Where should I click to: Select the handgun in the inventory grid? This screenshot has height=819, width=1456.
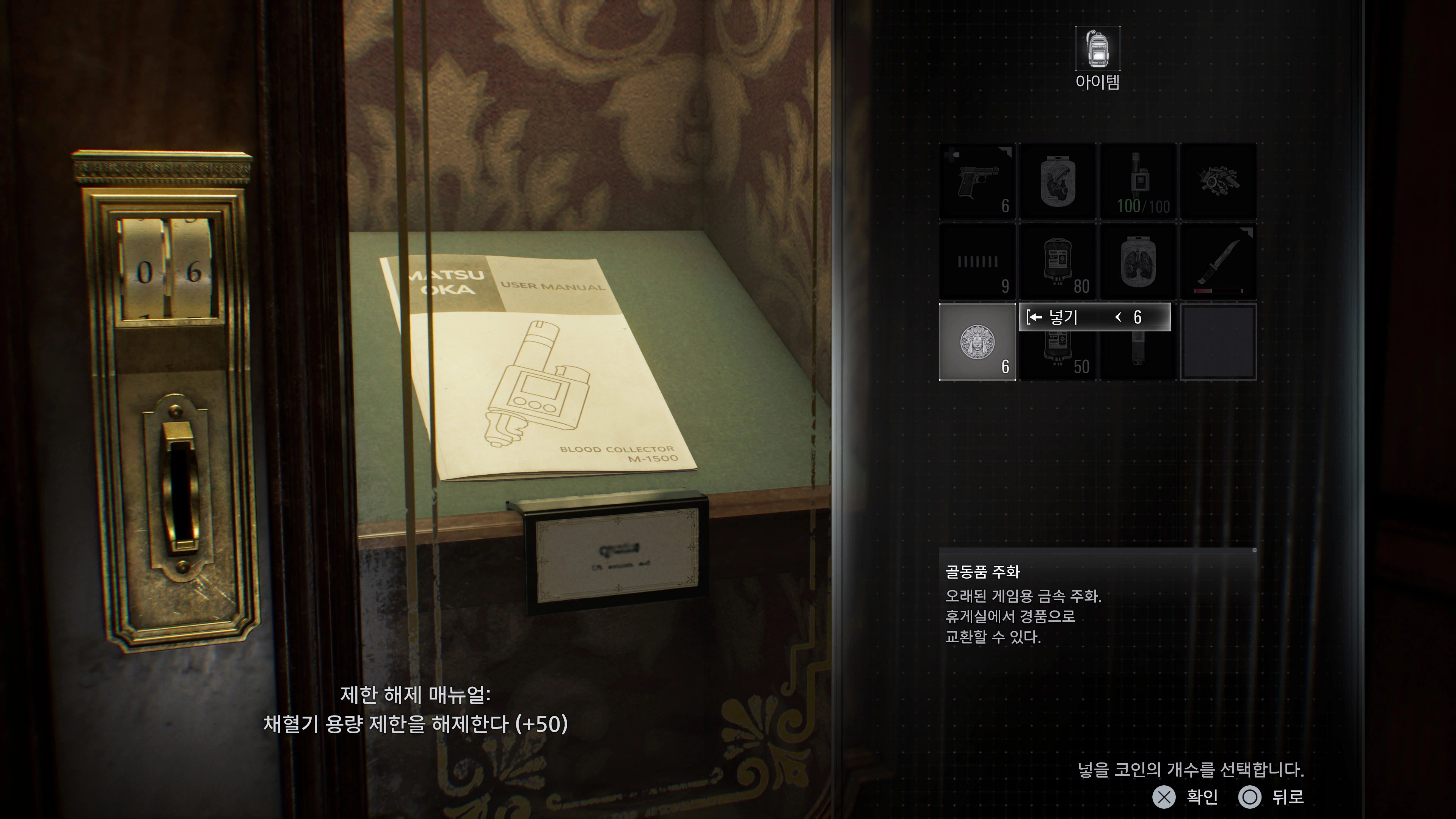[977, 181]
